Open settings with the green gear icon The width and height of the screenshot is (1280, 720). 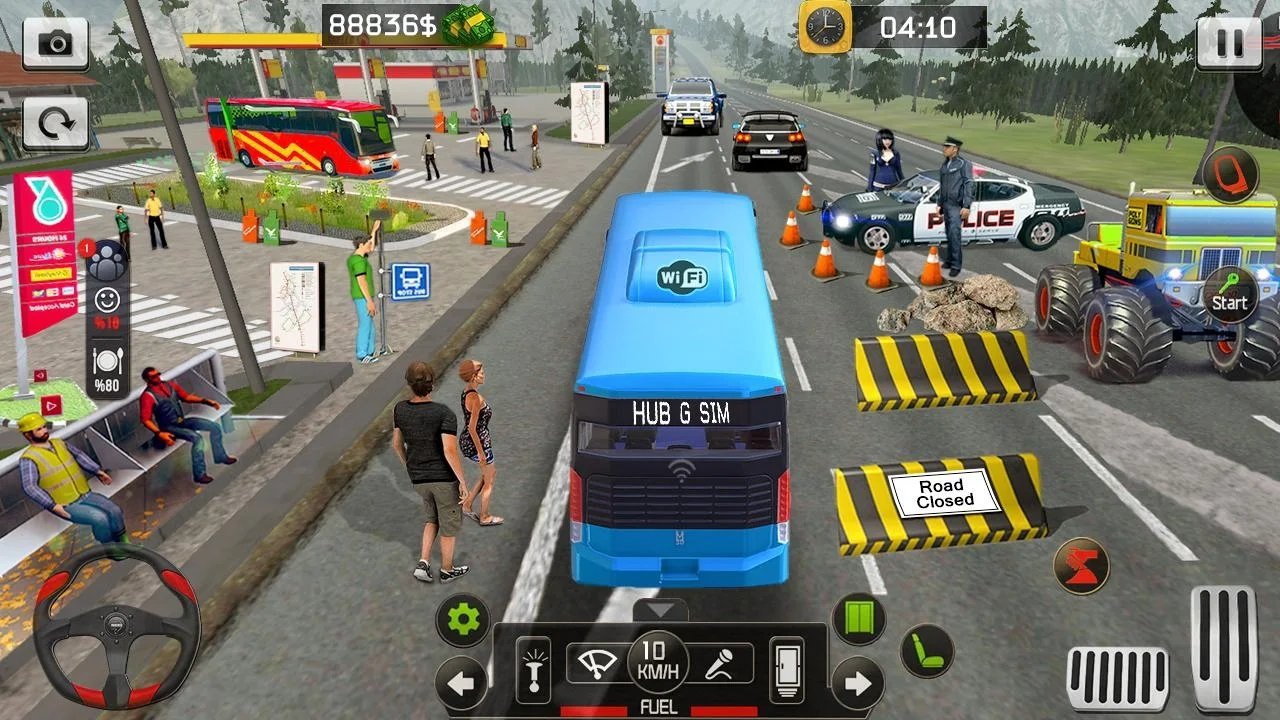463,620
